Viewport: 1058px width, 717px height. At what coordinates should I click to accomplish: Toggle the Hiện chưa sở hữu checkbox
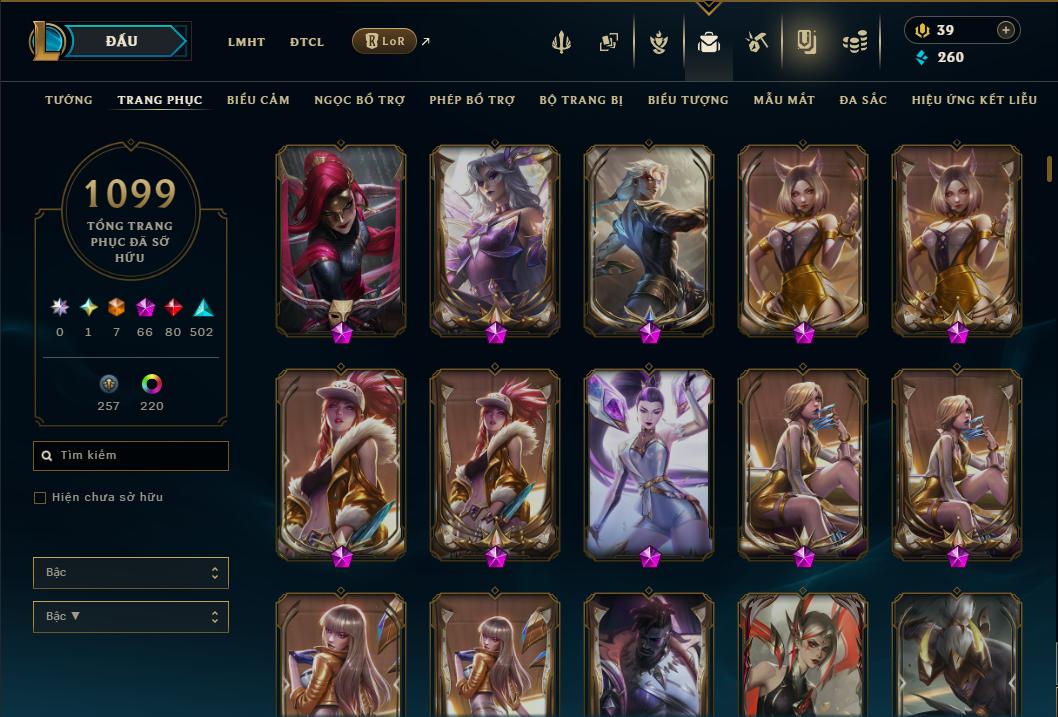(40, 498)
